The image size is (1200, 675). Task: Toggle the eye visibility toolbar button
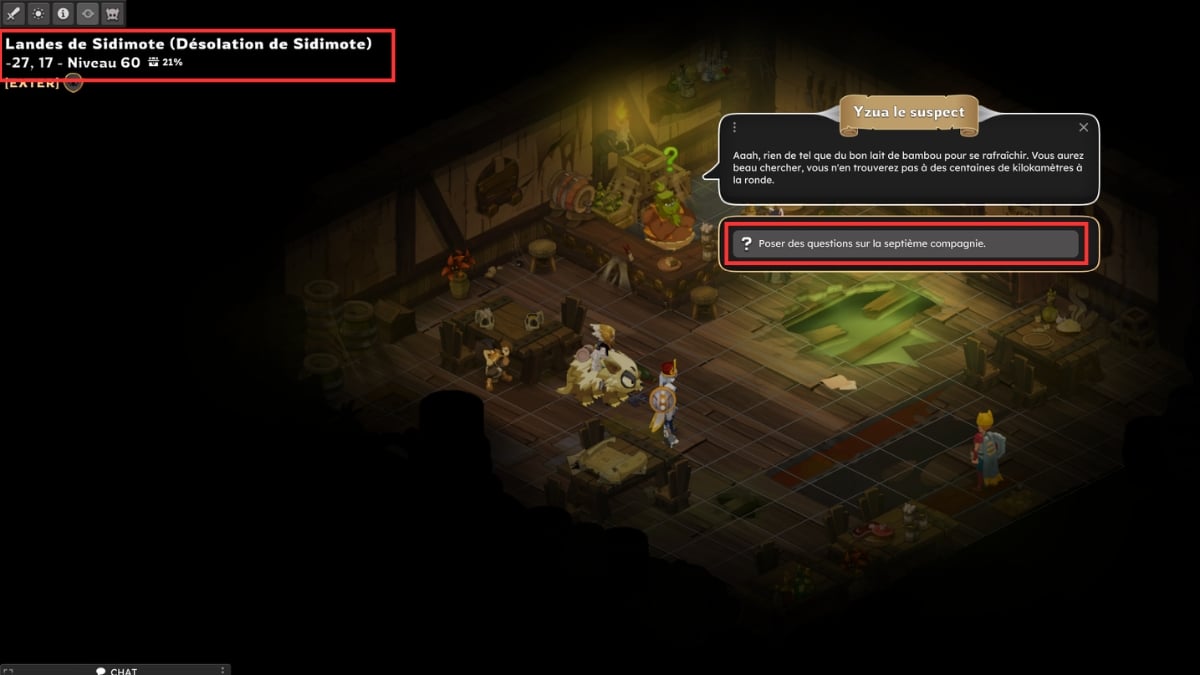pos(88,14)
